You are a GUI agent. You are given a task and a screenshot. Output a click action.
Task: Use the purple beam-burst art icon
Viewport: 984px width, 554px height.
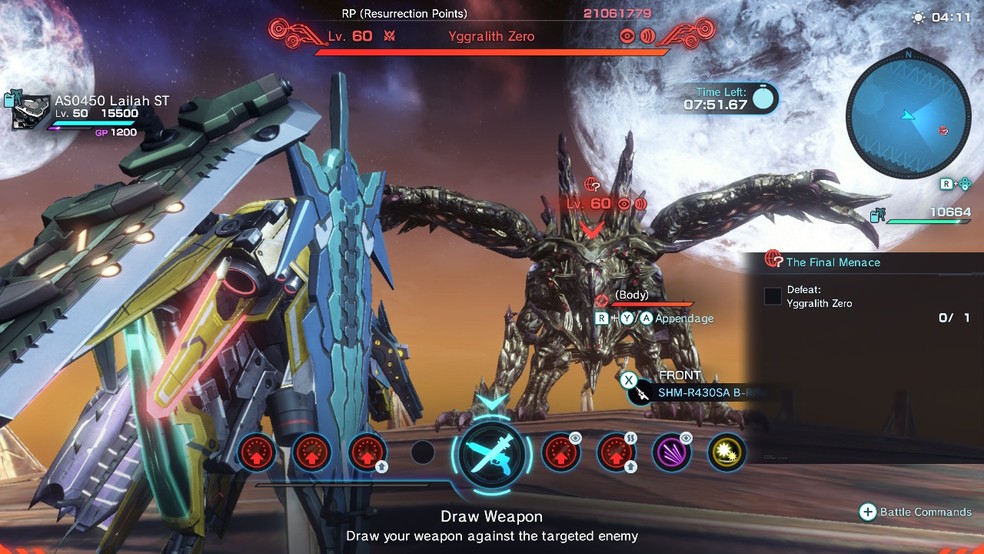(x=672, y=452)
